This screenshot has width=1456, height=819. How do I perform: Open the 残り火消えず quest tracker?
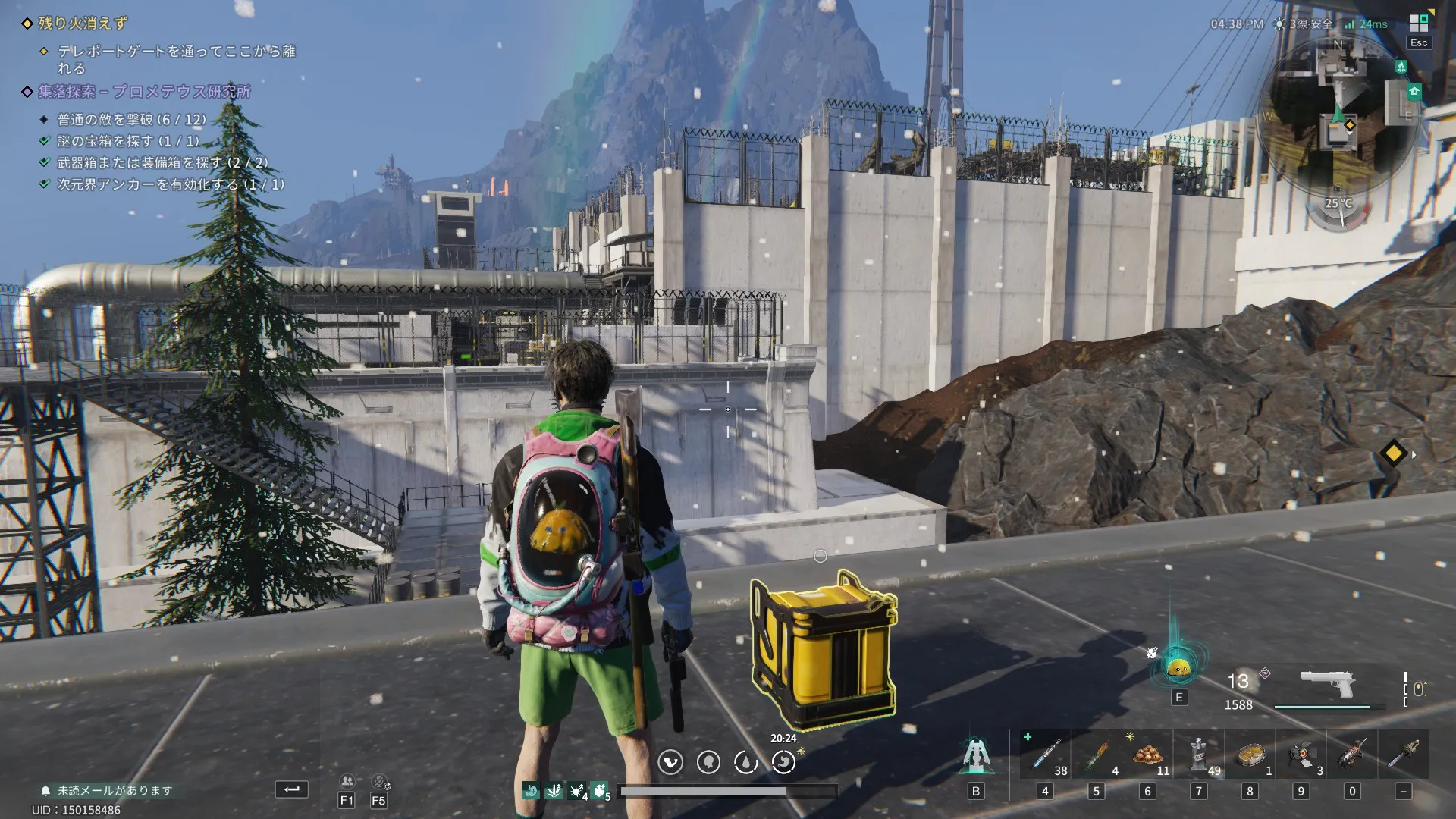click(83, 24)
